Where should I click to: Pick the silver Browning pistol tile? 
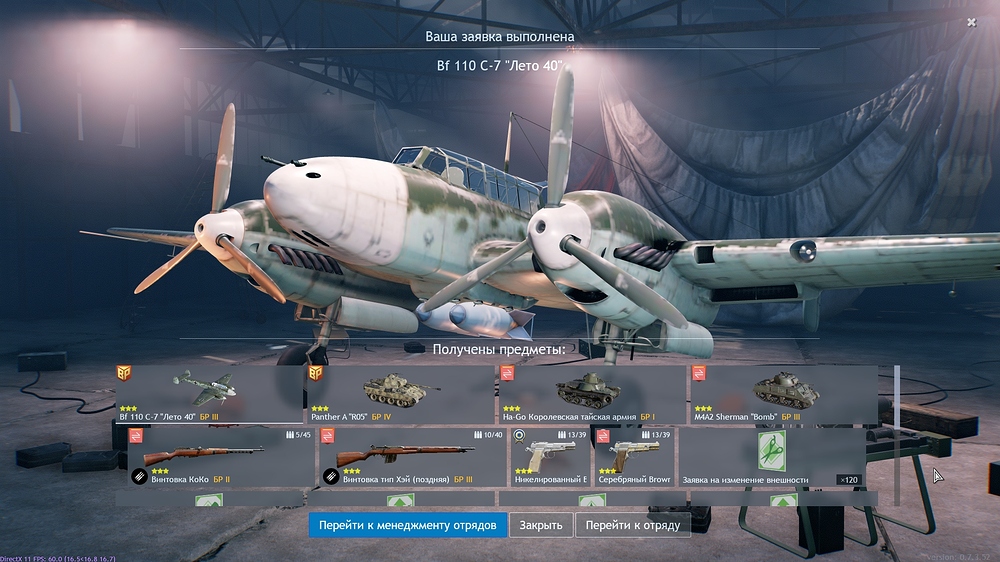coord(633,458)
